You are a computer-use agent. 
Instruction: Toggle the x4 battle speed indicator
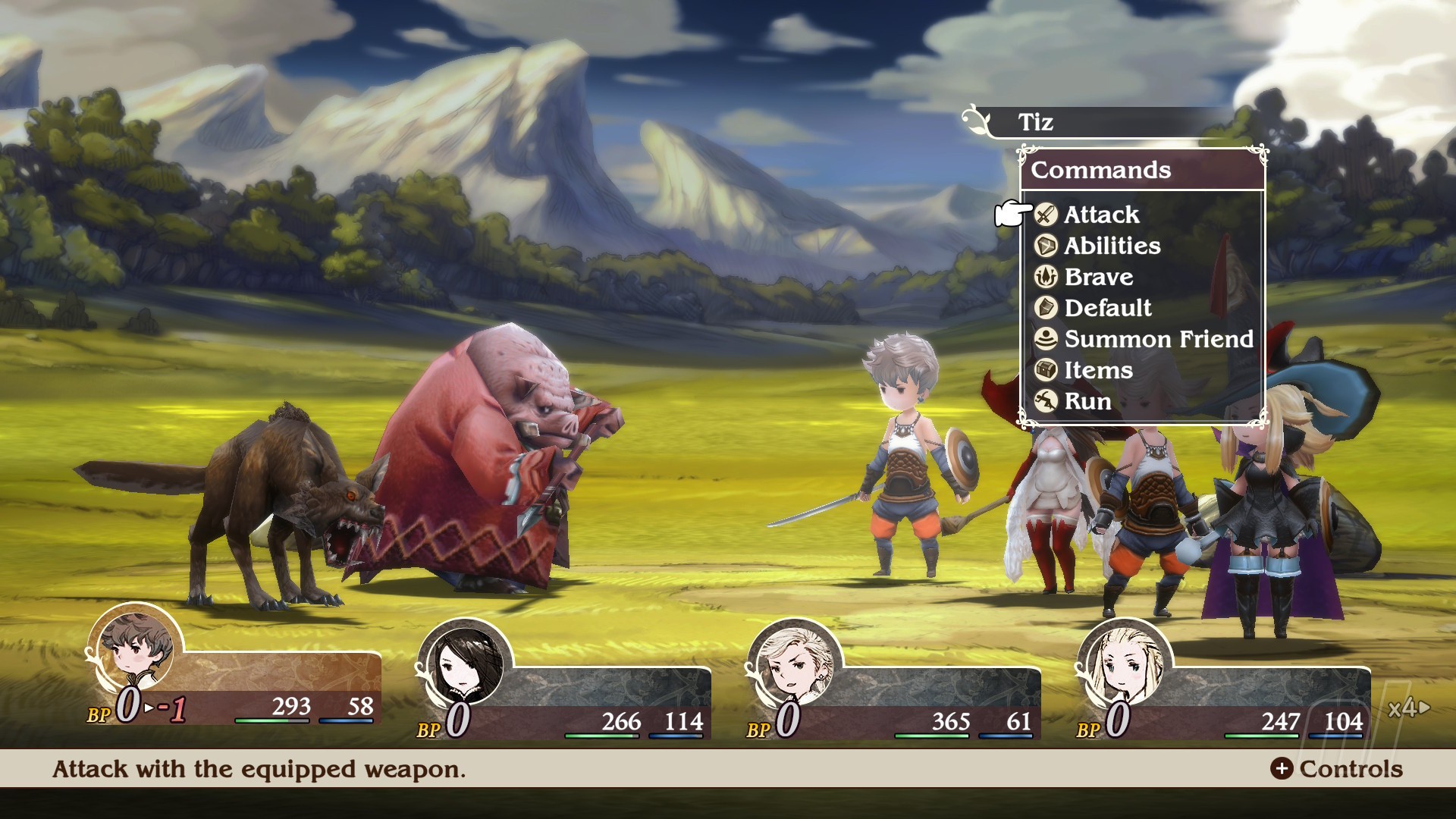point(1408,708)
